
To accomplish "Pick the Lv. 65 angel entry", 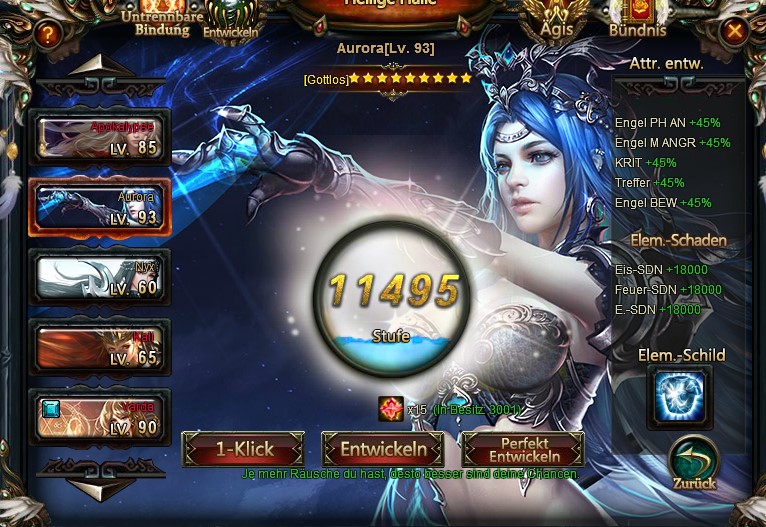I will point(99,347).
